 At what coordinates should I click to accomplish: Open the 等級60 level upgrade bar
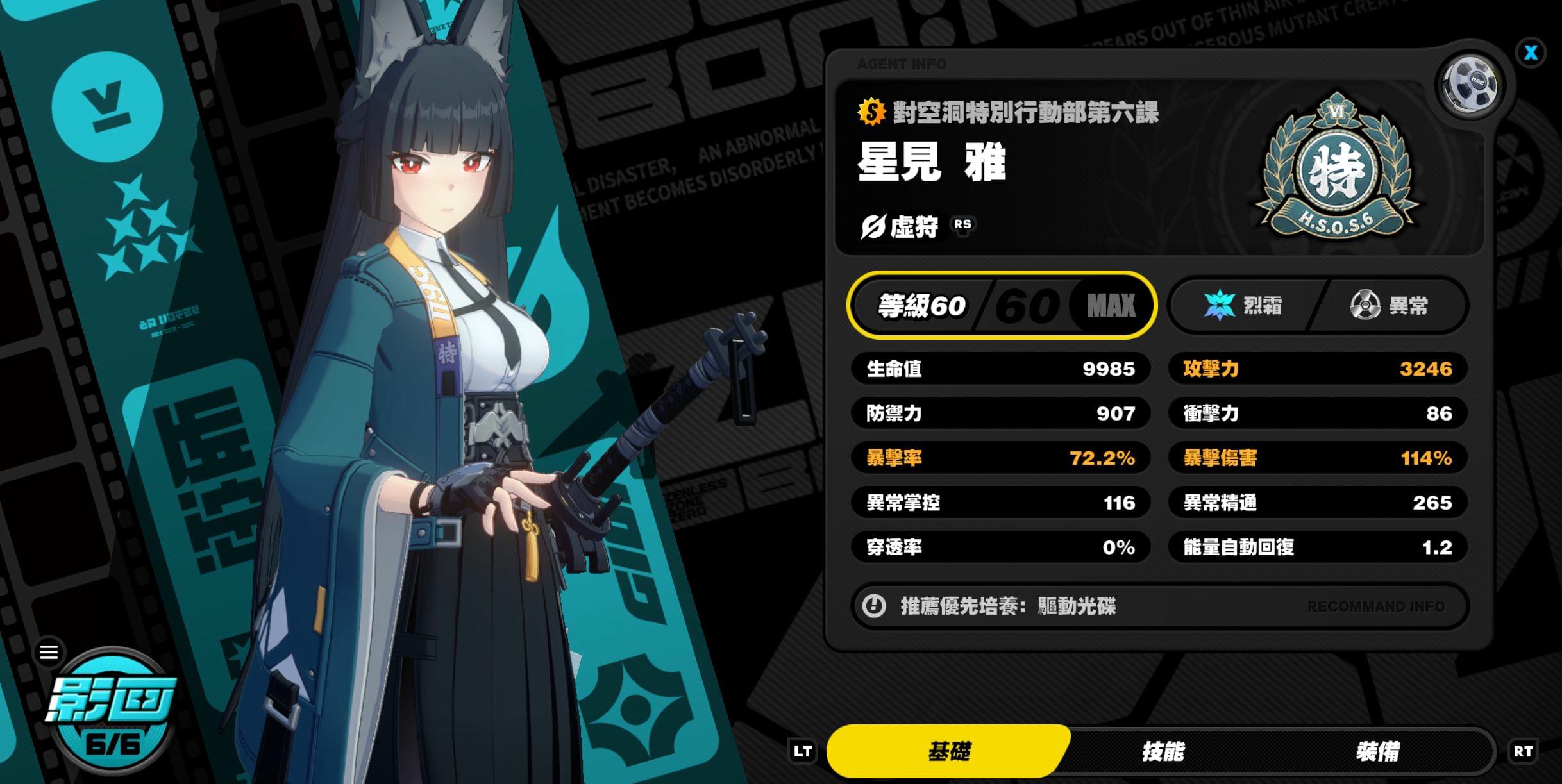pyautogui.click(x=1002, y=305)
